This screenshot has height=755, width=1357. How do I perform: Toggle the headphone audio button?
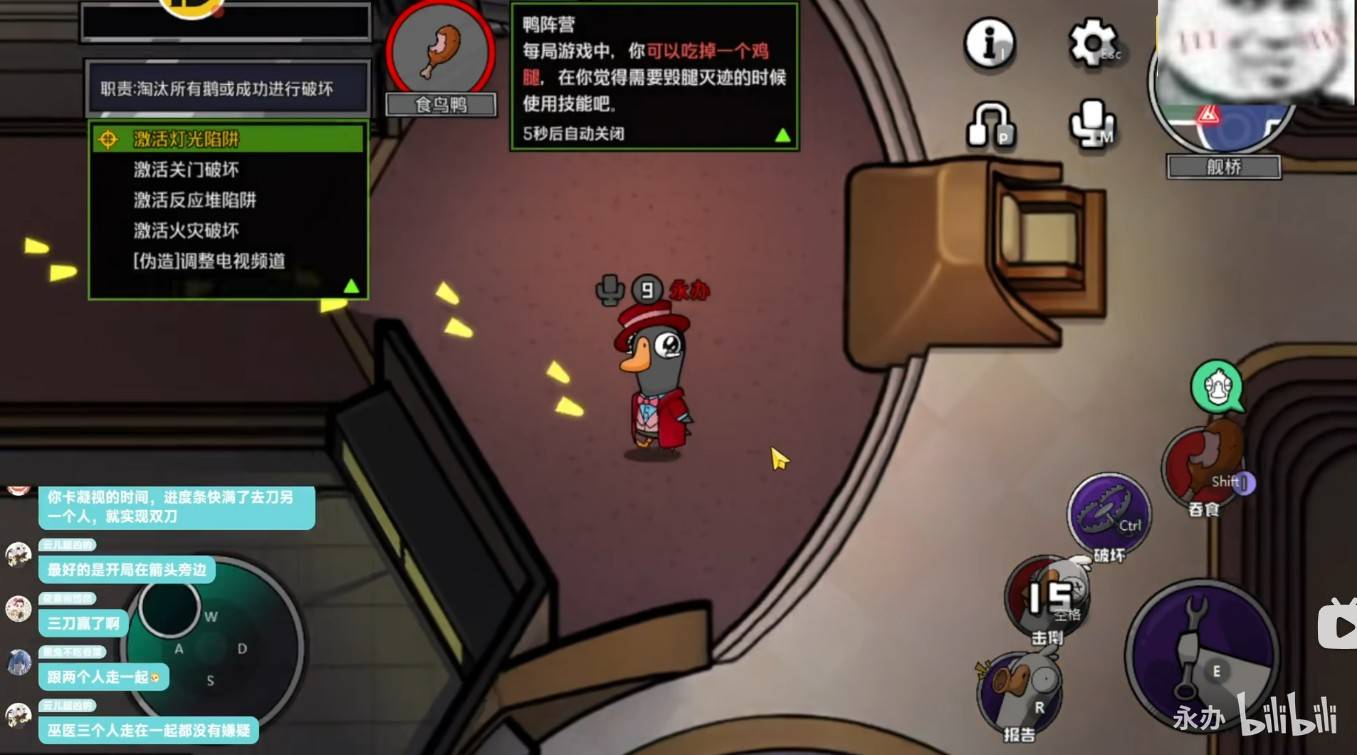[x=989, y=124]
